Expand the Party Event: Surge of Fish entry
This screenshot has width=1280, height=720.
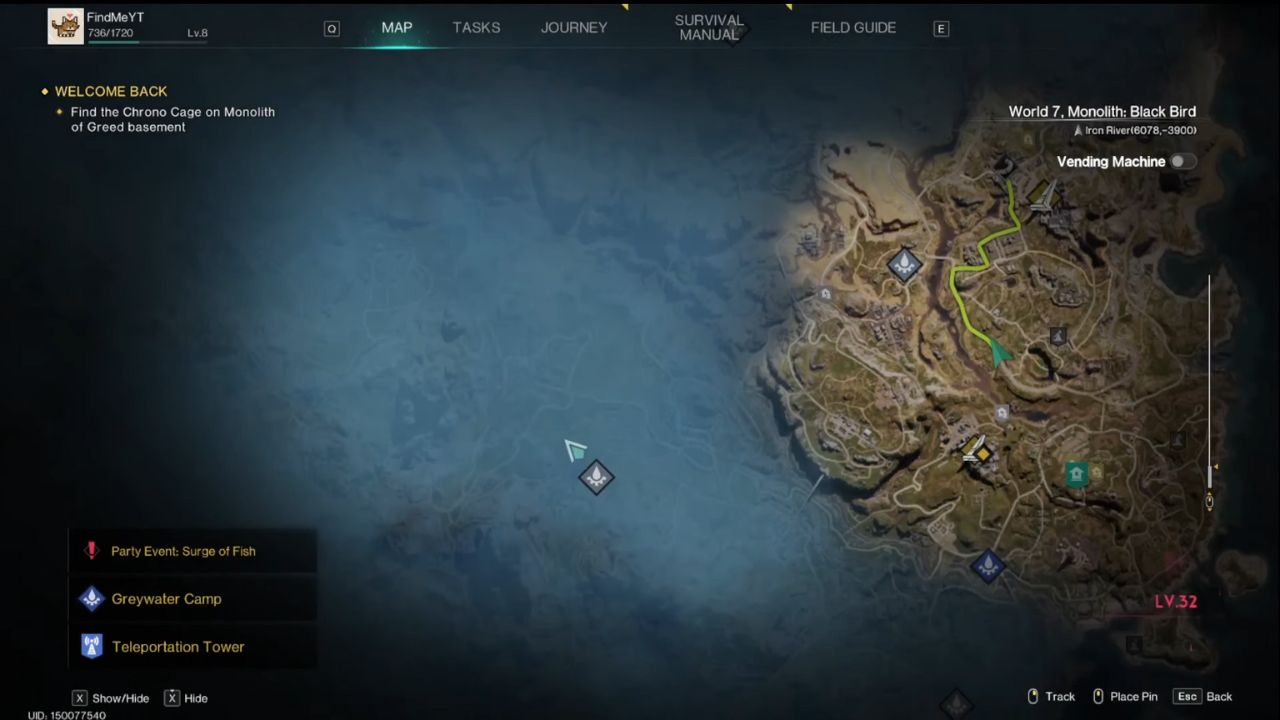tap(183, 551)
